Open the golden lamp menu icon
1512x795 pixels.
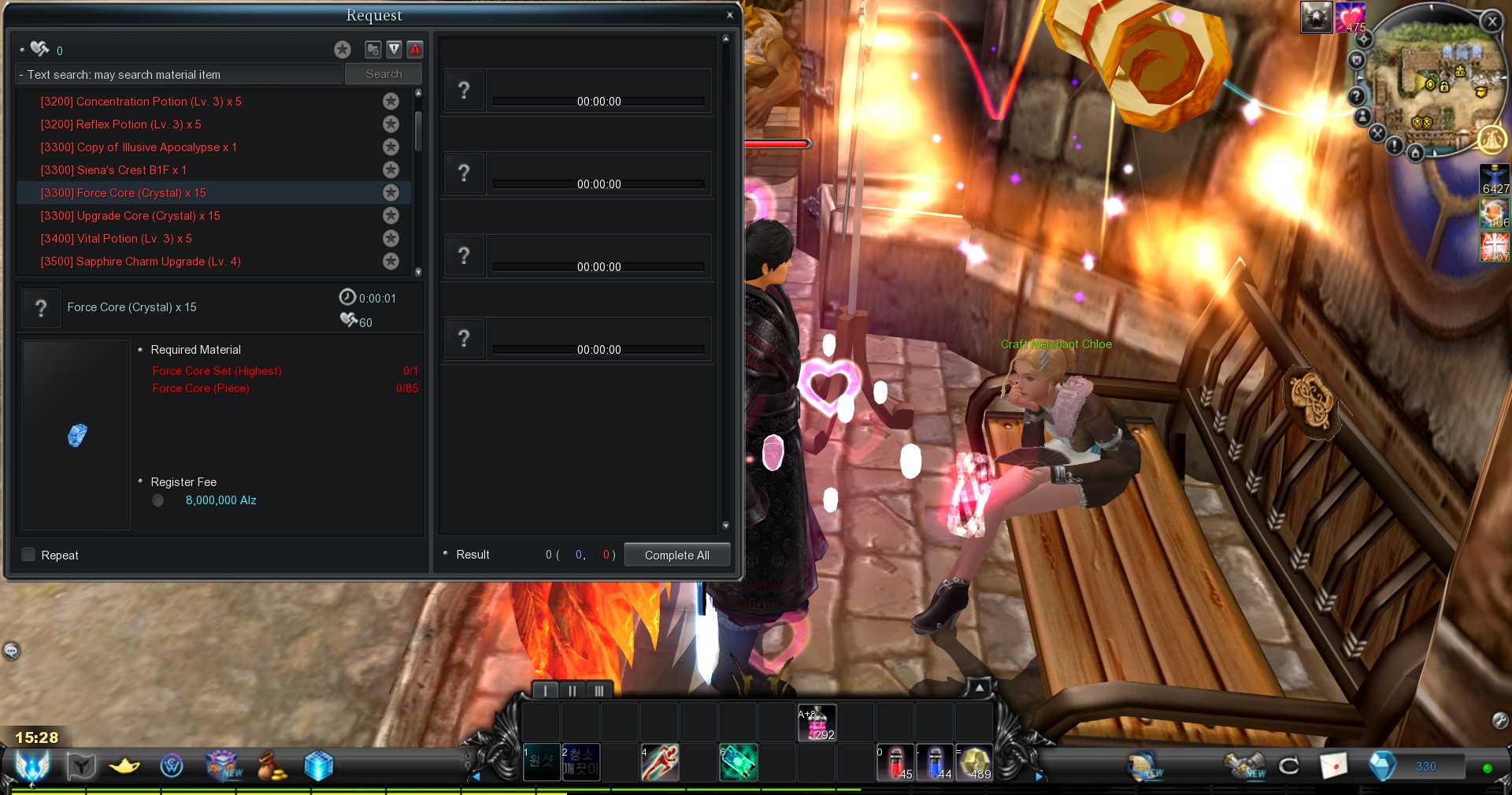tap(125, 765)
